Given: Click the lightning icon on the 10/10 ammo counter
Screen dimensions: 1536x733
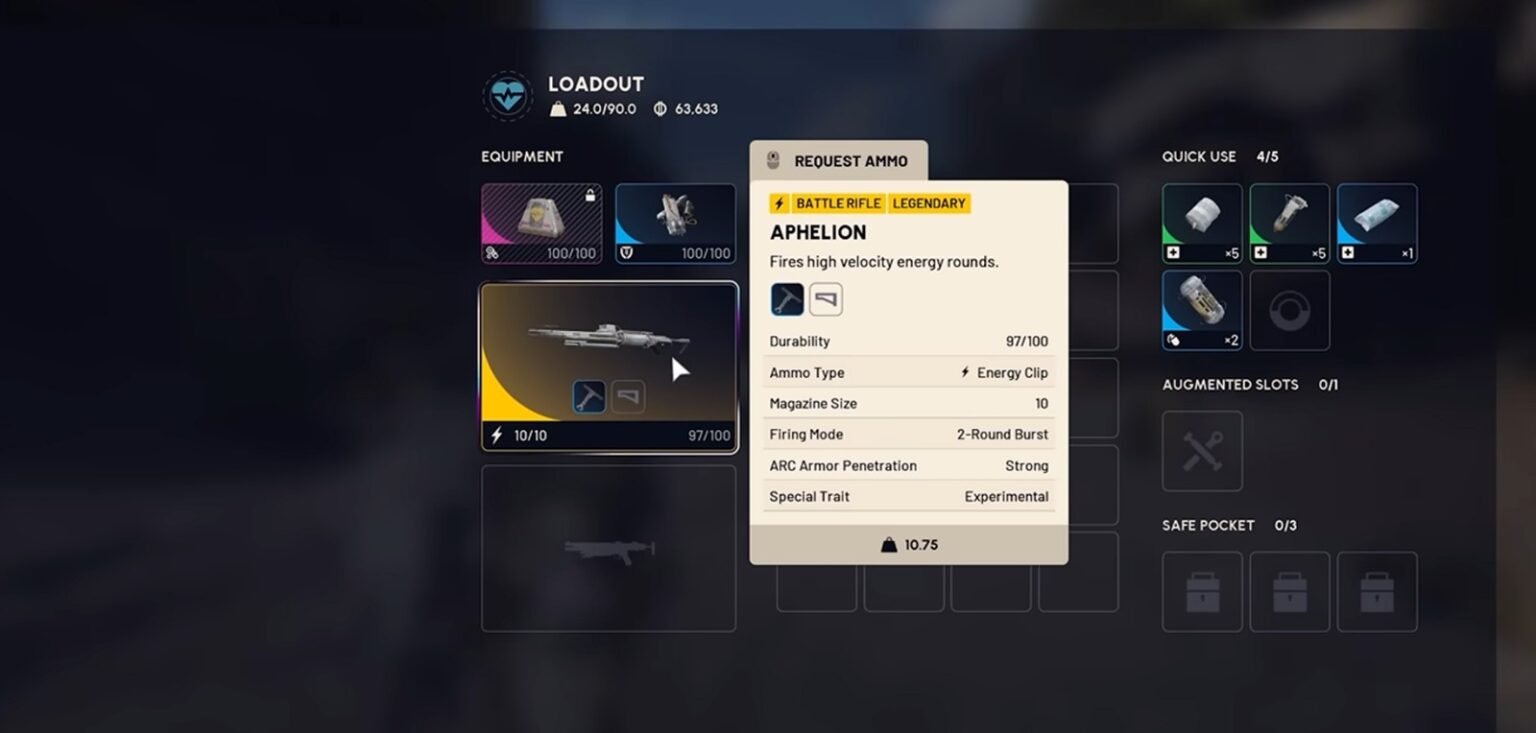Looking at the screenshot, I should point(495,434).
